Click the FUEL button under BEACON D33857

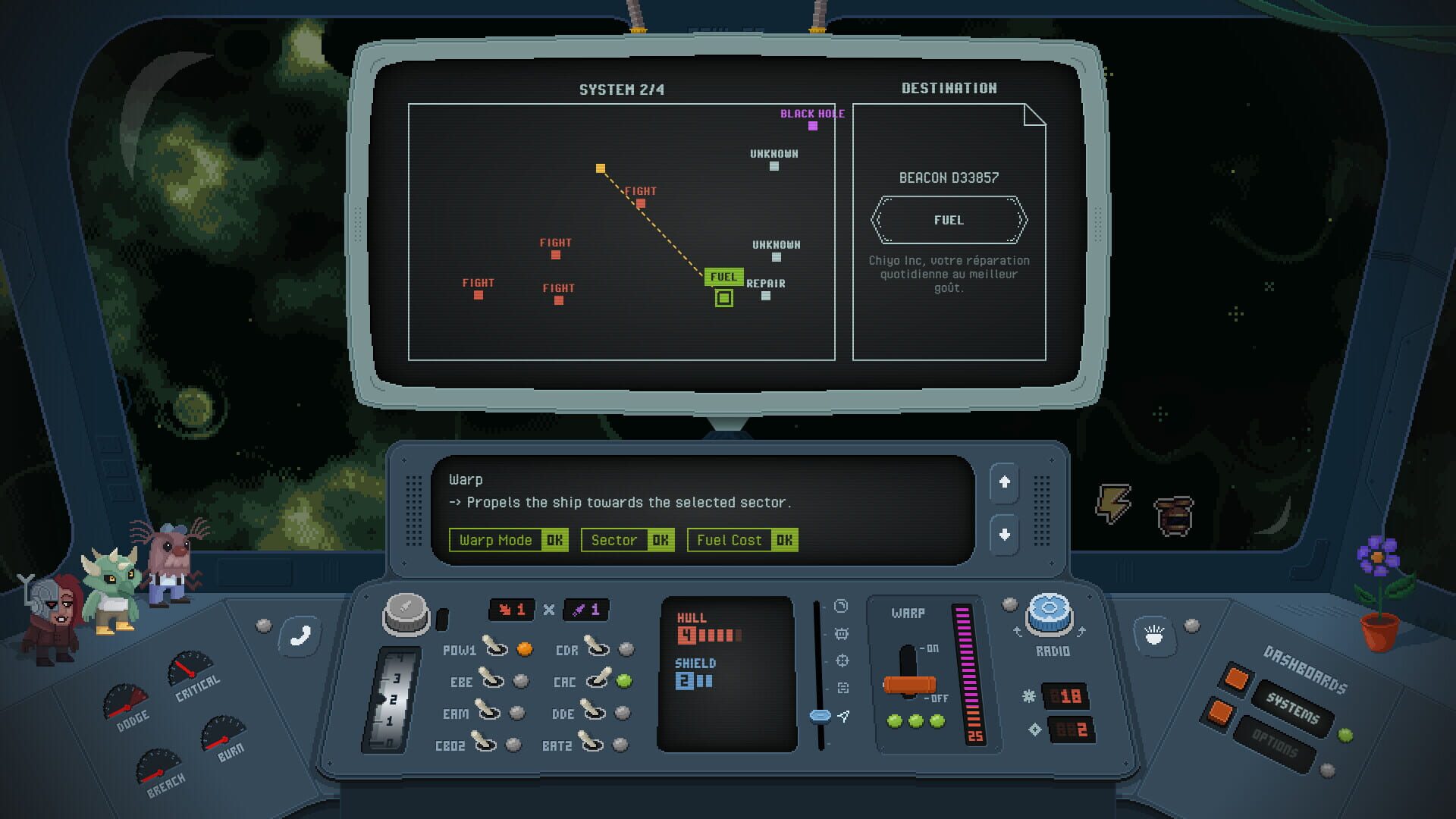pos(949,221)
